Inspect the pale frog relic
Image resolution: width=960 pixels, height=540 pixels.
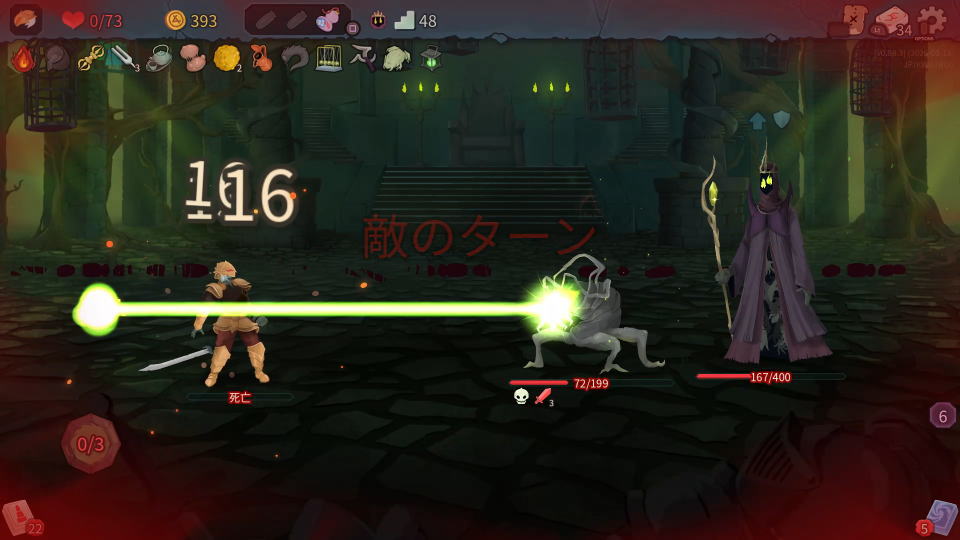(x=396, y=58)
